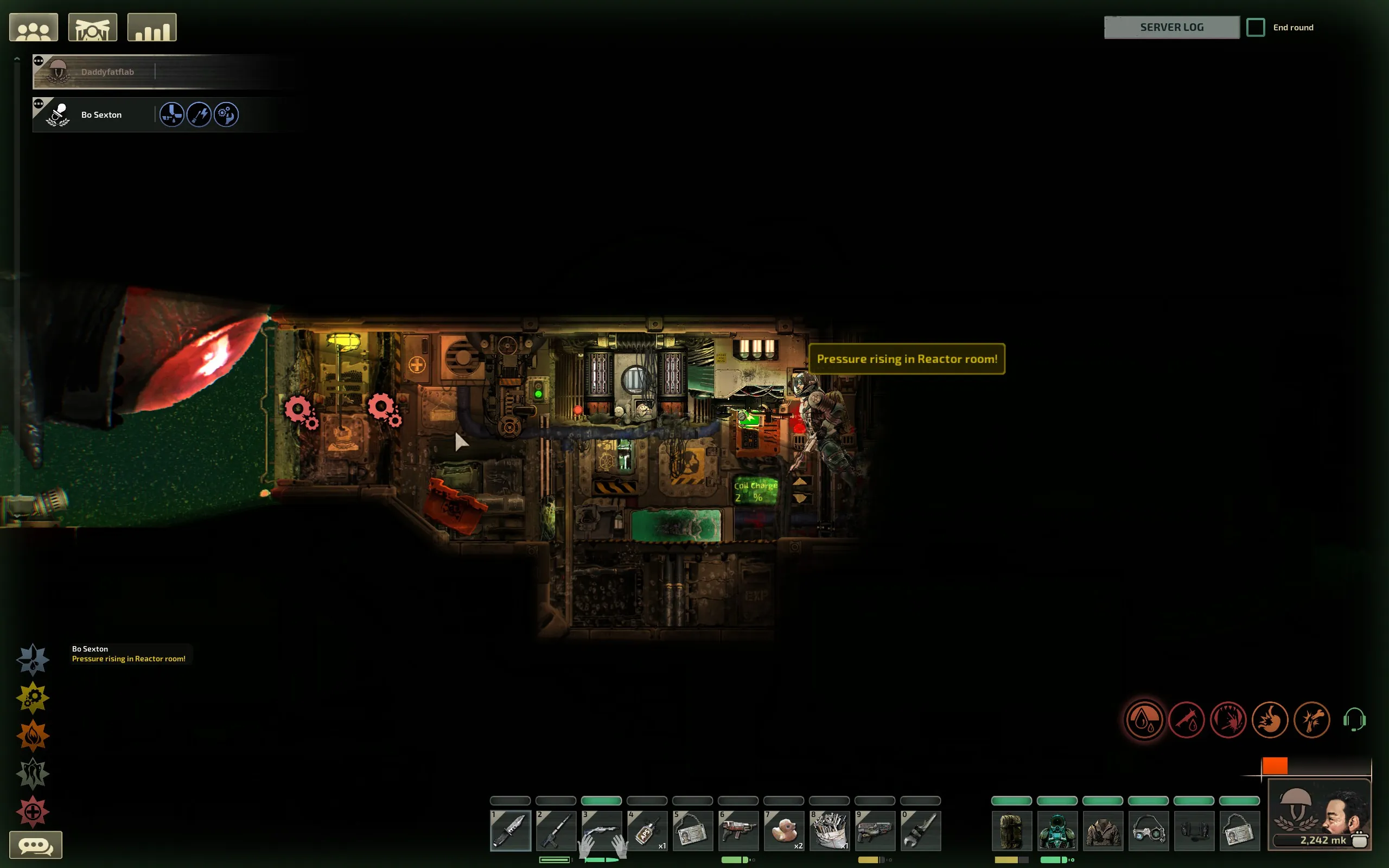Open the bar chart statistics button
1389x868 pixels.
click(x=151, y=28)
